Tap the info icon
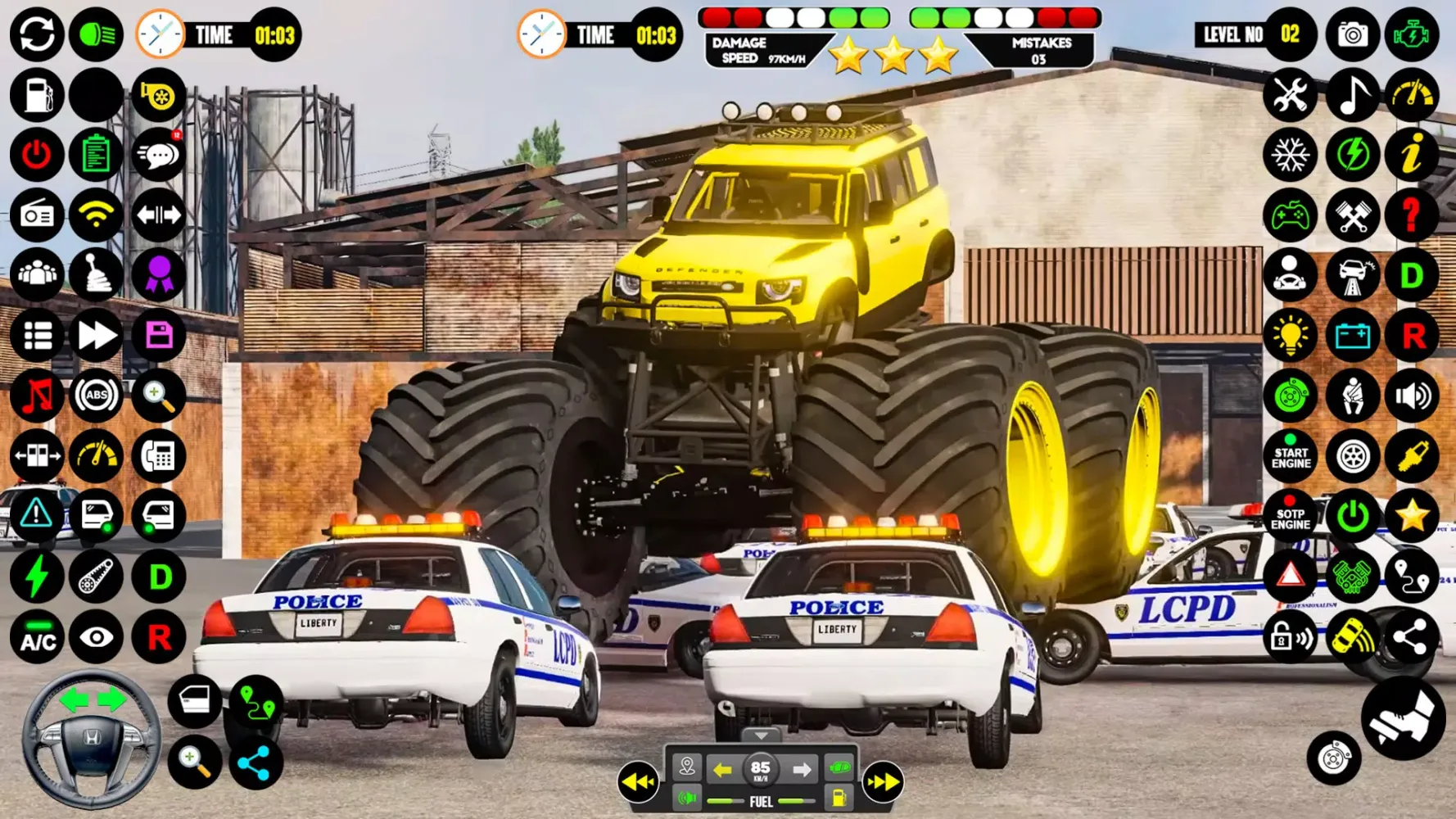This screenshot has height=819, width=1456. pos(1412,155)
